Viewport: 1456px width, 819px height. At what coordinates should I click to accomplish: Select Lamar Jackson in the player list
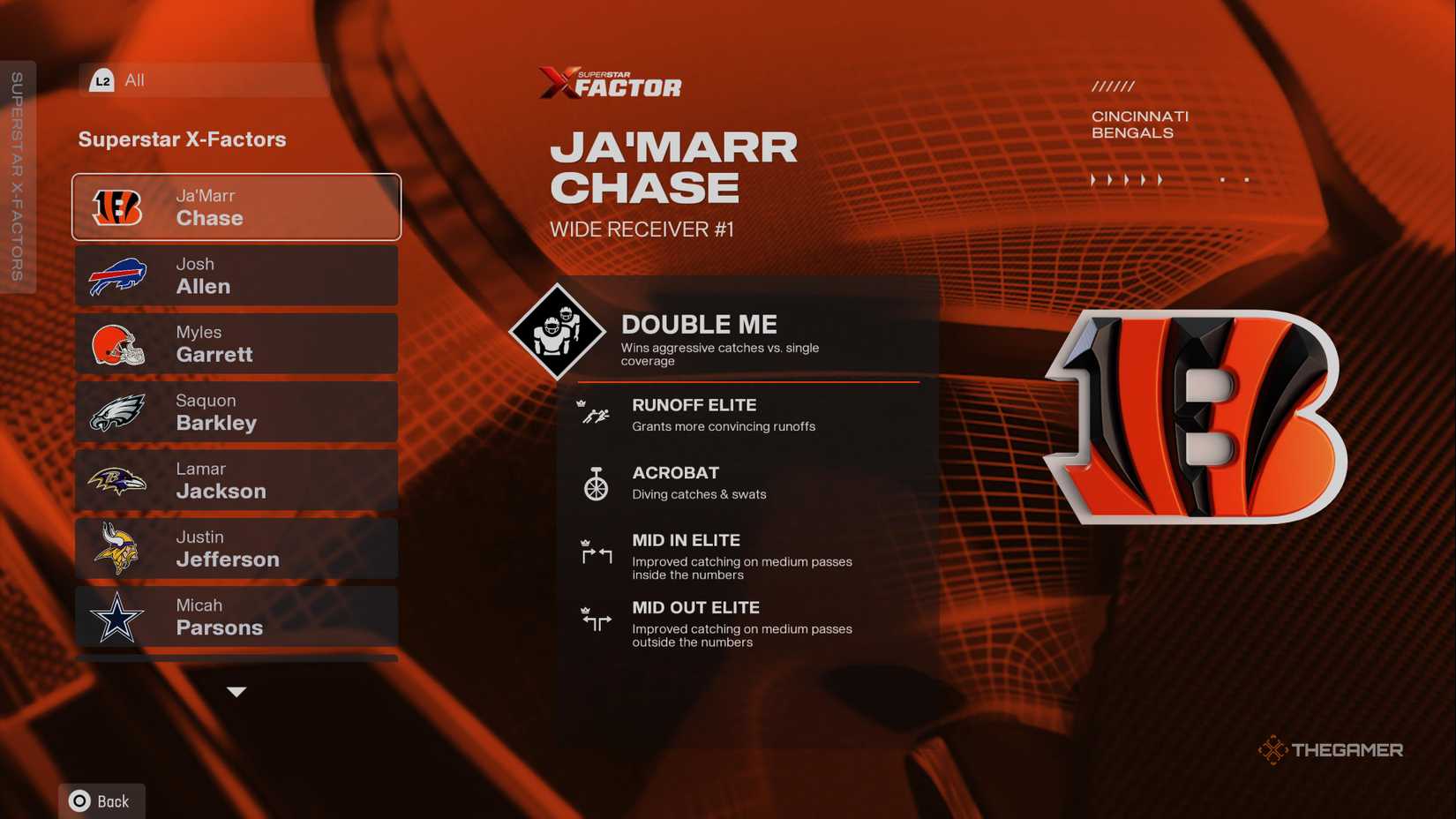[236, 479]
